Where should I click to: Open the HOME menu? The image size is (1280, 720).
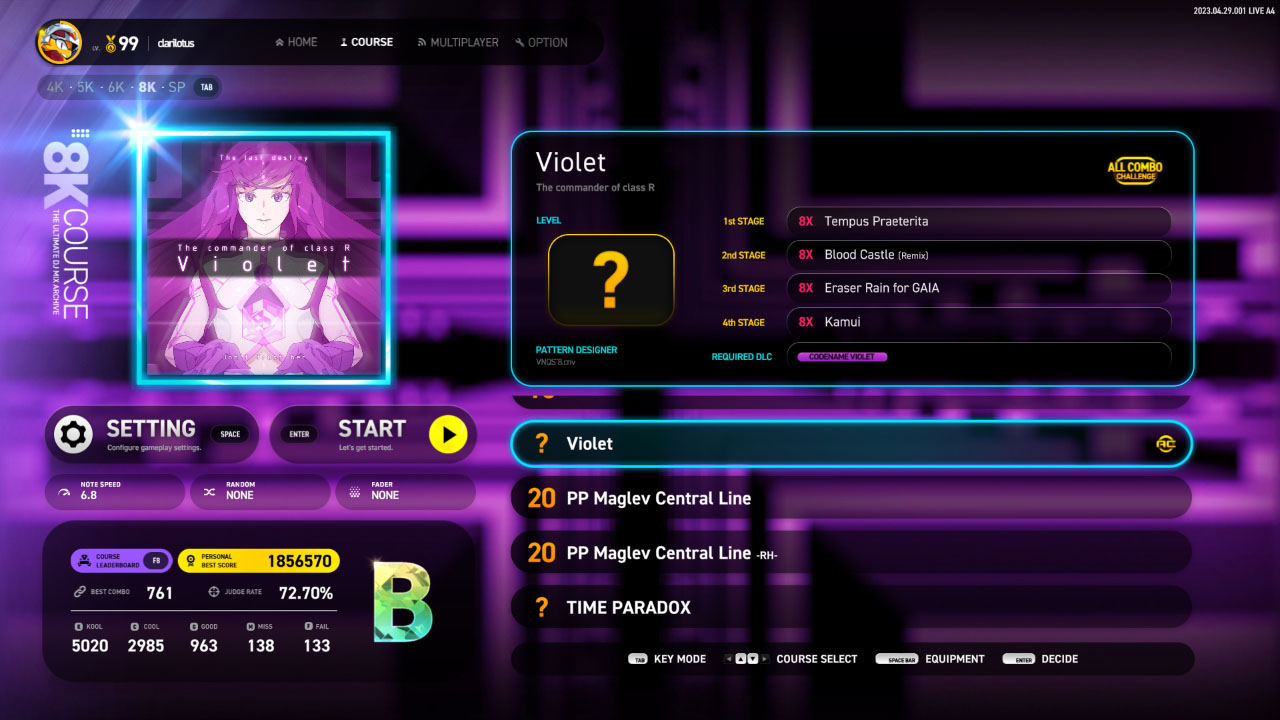coord(296,42)
